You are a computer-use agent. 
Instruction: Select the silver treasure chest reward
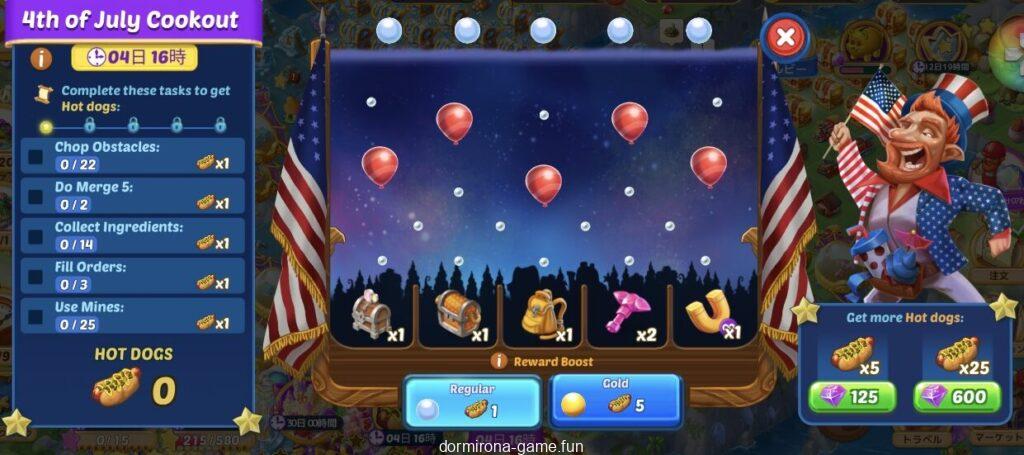(373, 315)
